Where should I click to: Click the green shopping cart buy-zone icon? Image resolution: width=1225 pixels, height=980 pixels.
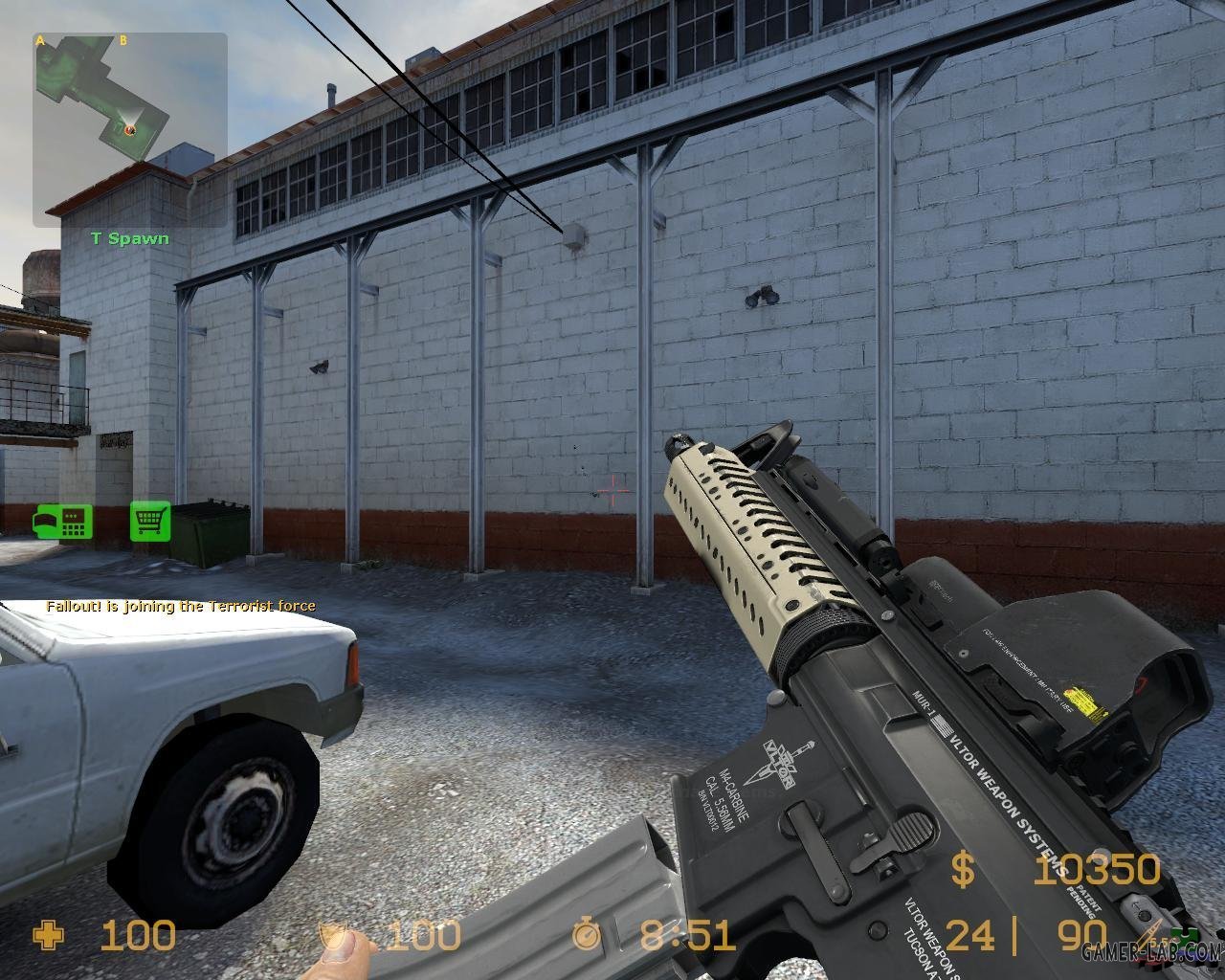tap(150, 522)
